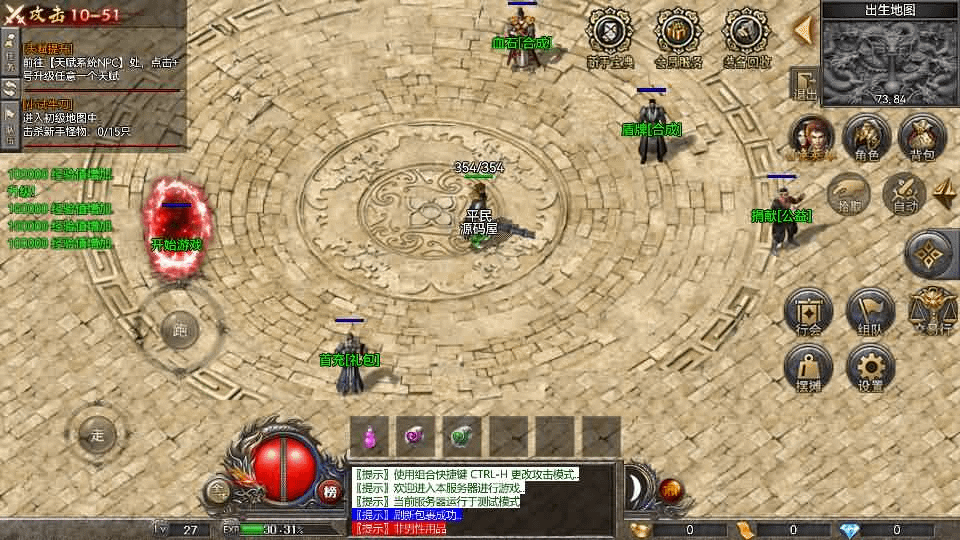
Task: Open the 装备回收 equipment recycle icon
Action: 748,38
